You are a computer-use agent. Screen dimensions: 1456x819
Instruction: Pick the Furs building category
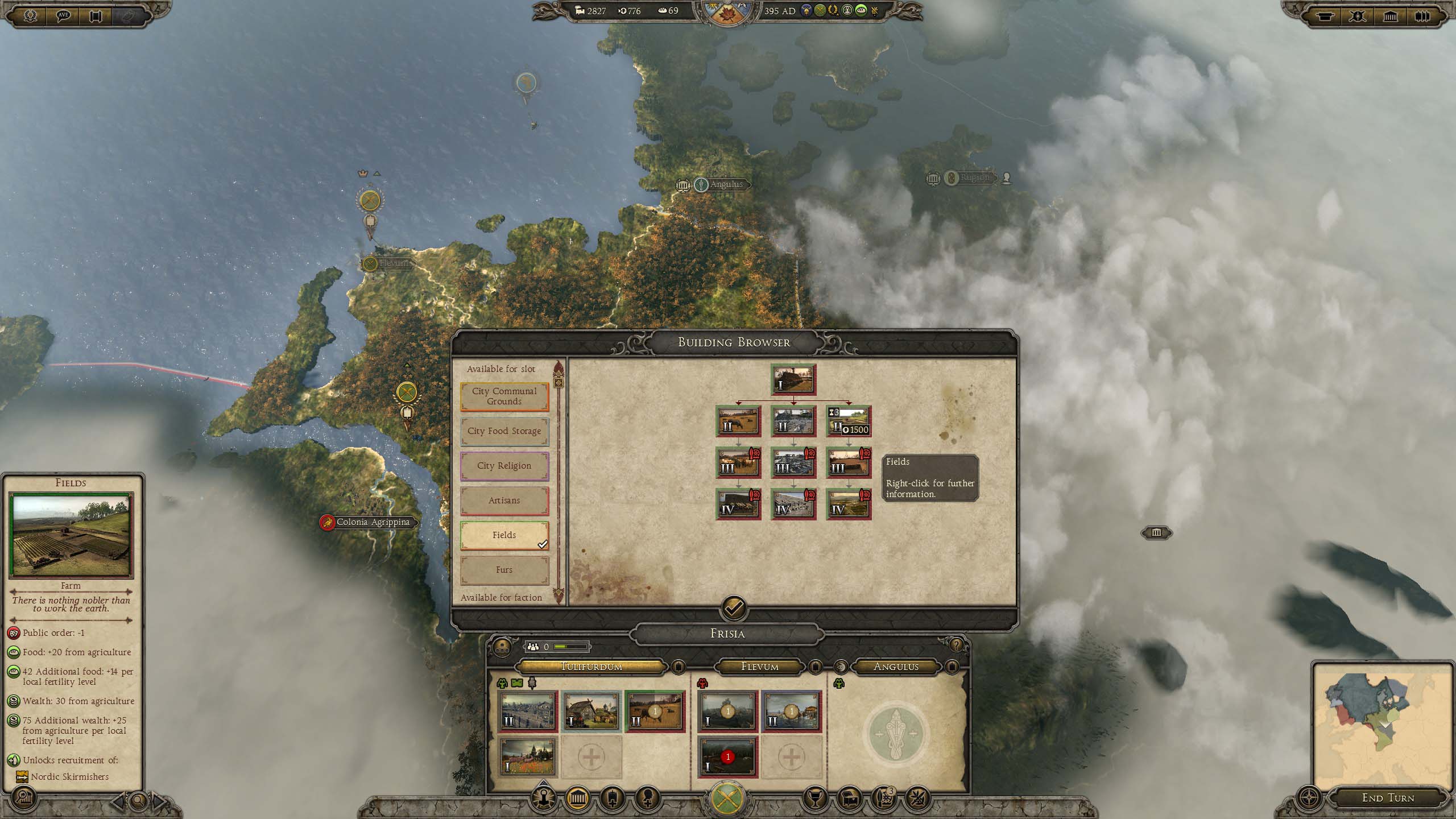pos(504,570)
